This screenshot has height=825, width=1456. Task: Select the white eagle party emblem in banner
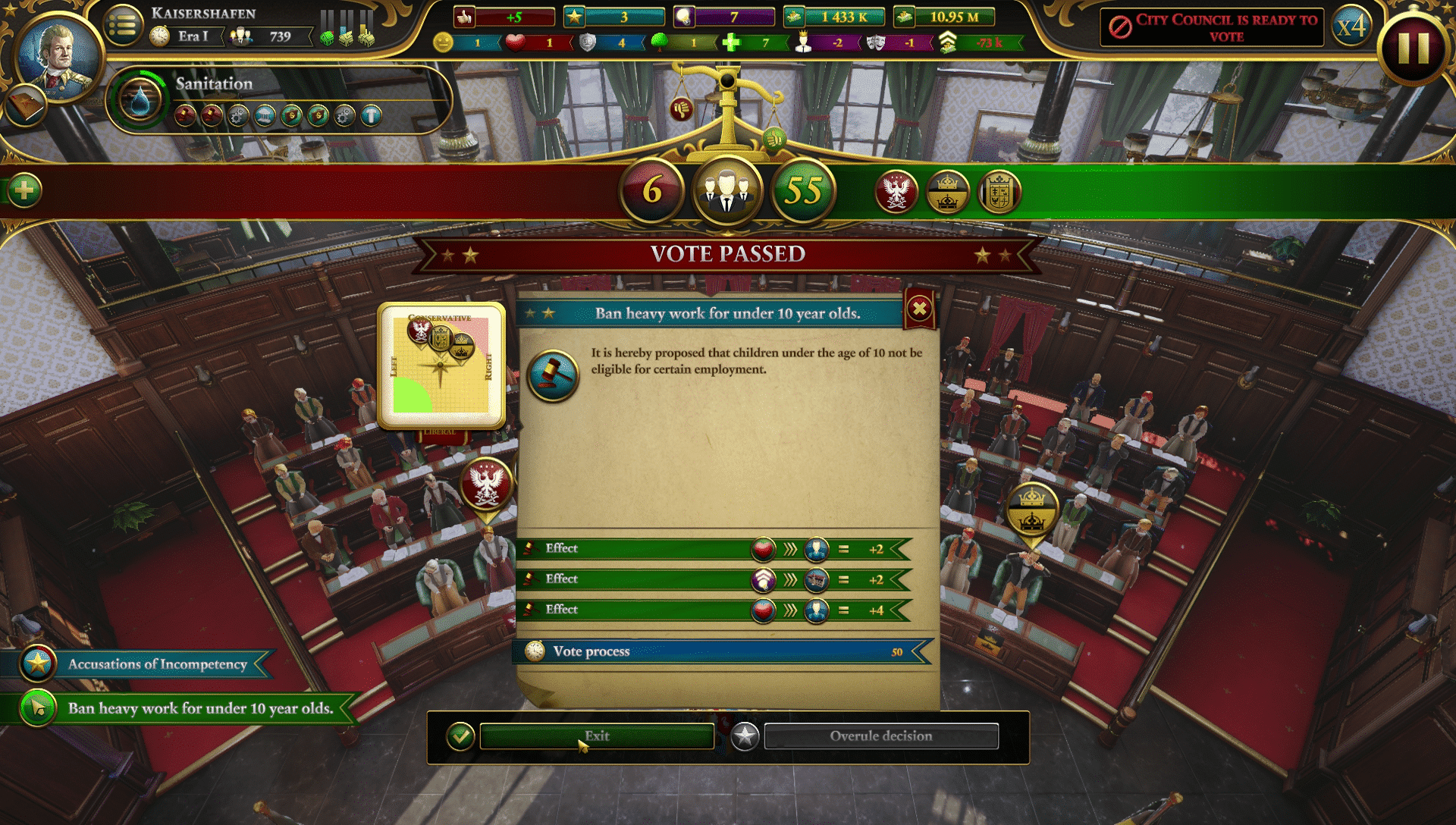896,192
